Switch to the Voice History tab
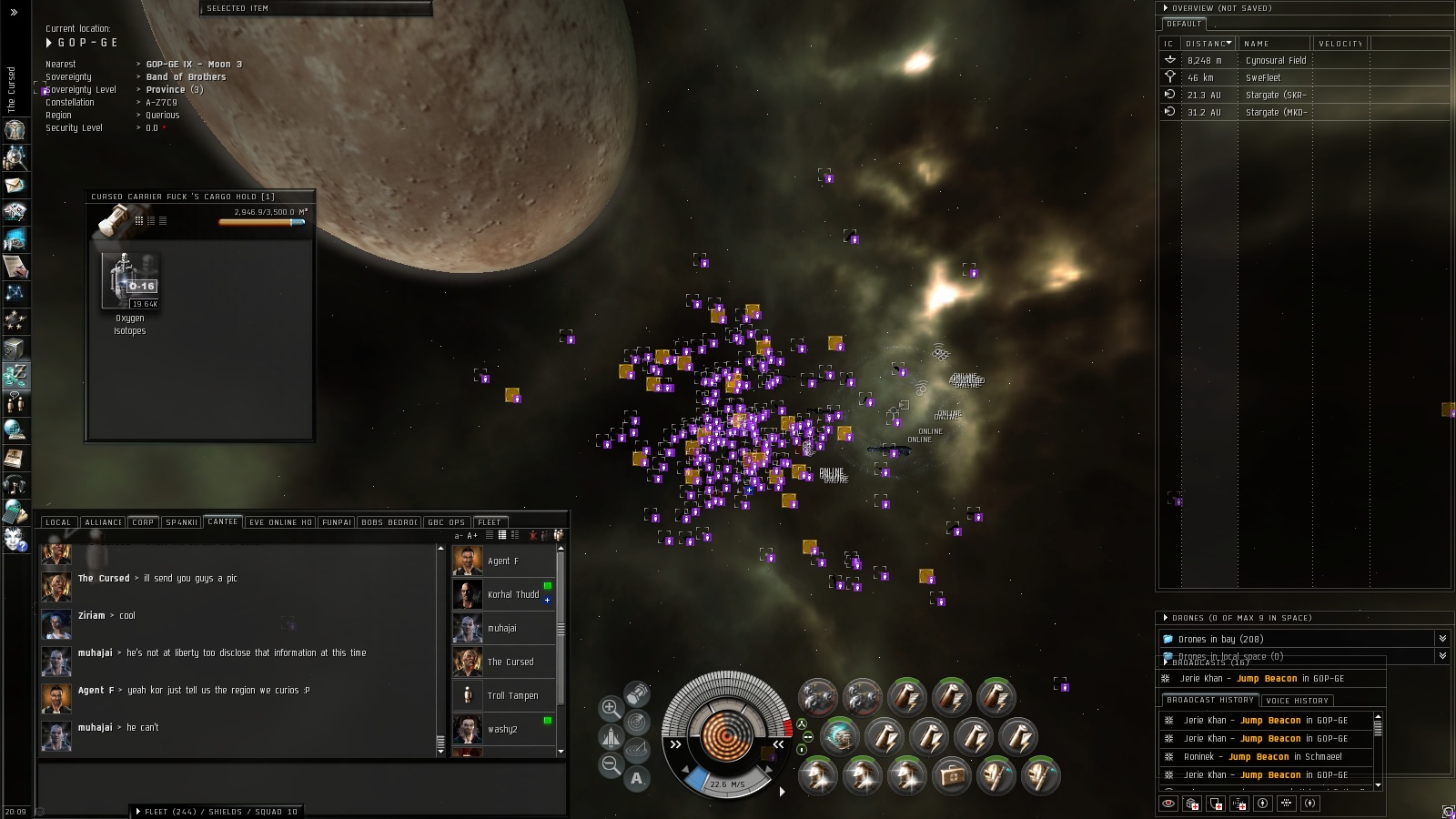The image size is (1456, 819). tap(1298, 701)
